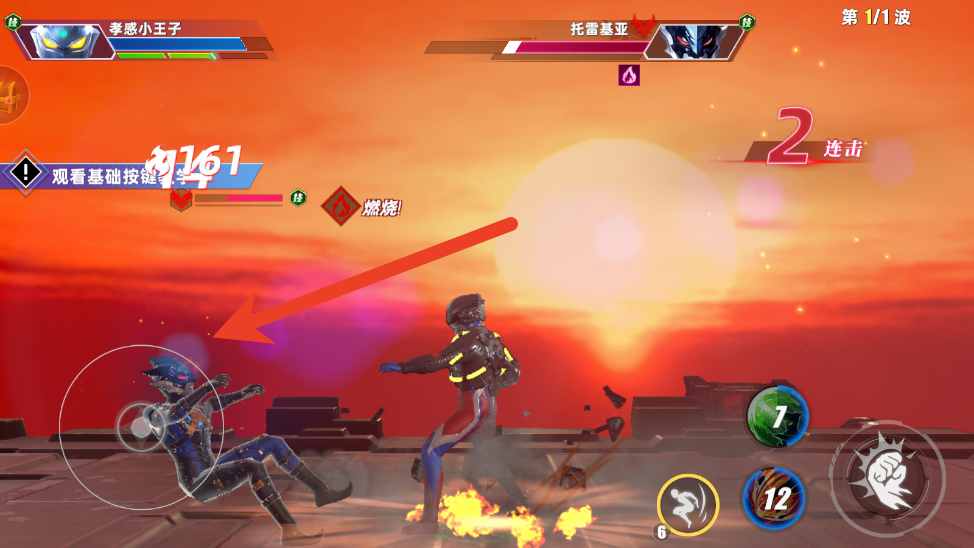Image resolution: width=974 pixels, height=548 pixels.
Task: Tap the orange round icon at left edge
Action: [x=11, y=96]
